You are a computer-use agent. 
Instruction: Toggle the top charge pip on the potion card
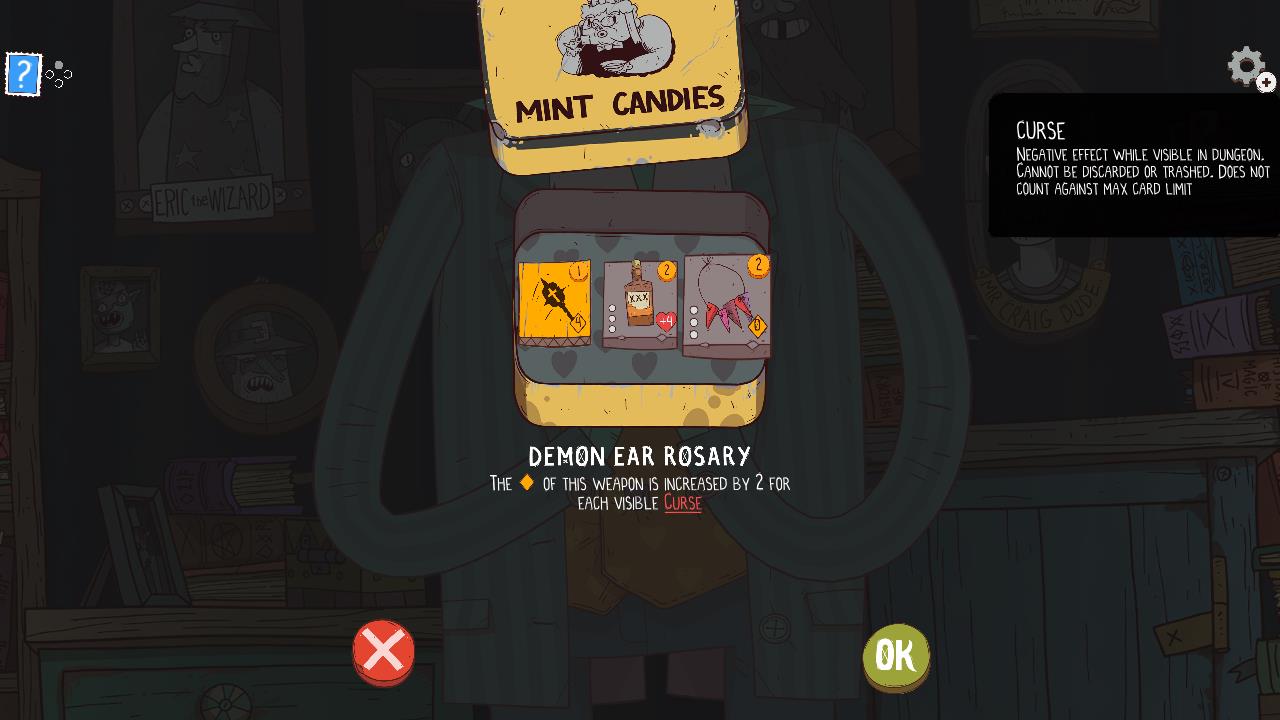tap(612, 307)
